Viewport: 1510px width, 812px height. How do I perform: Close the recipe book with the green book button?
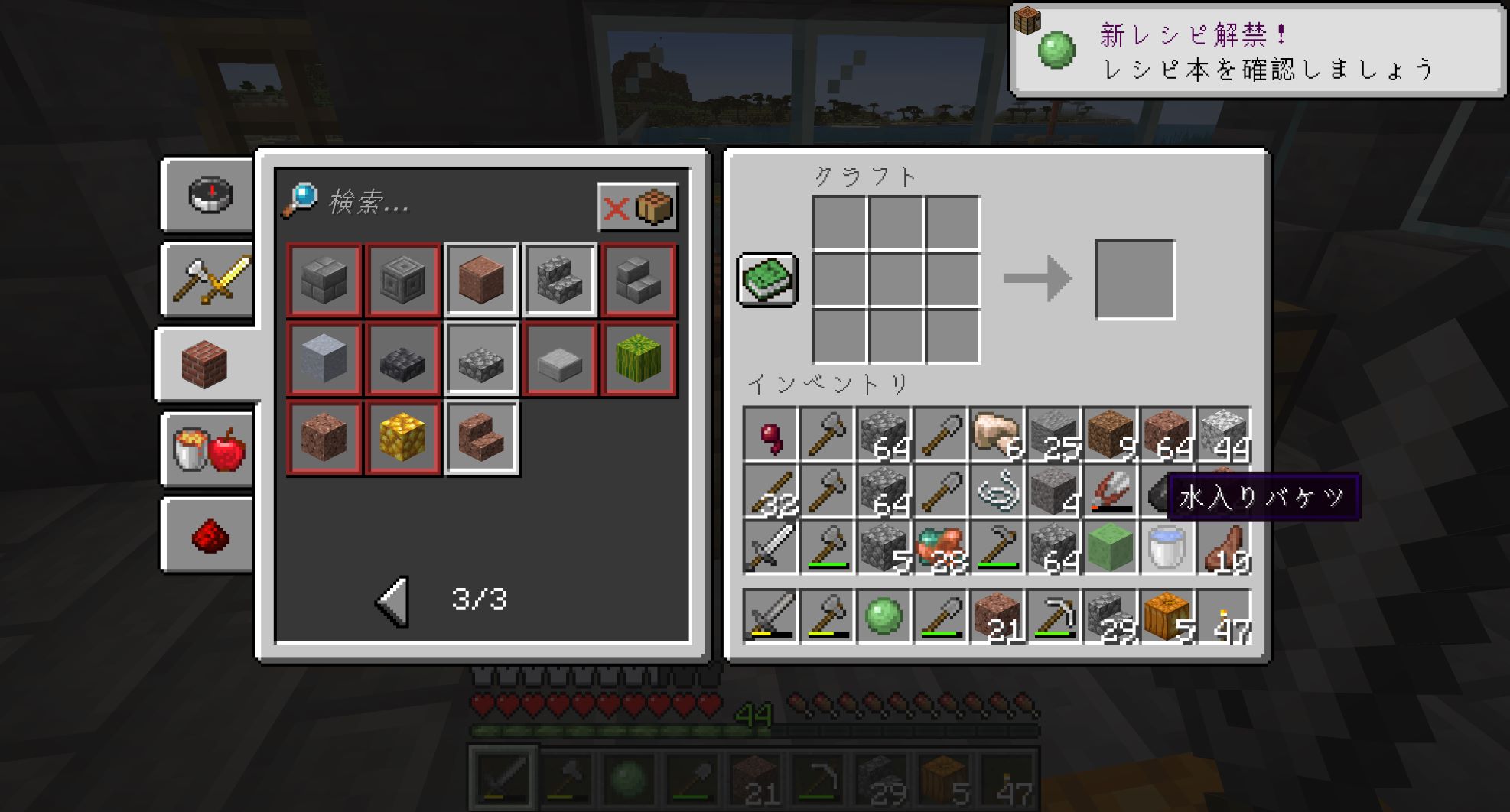tap(767, 279)
